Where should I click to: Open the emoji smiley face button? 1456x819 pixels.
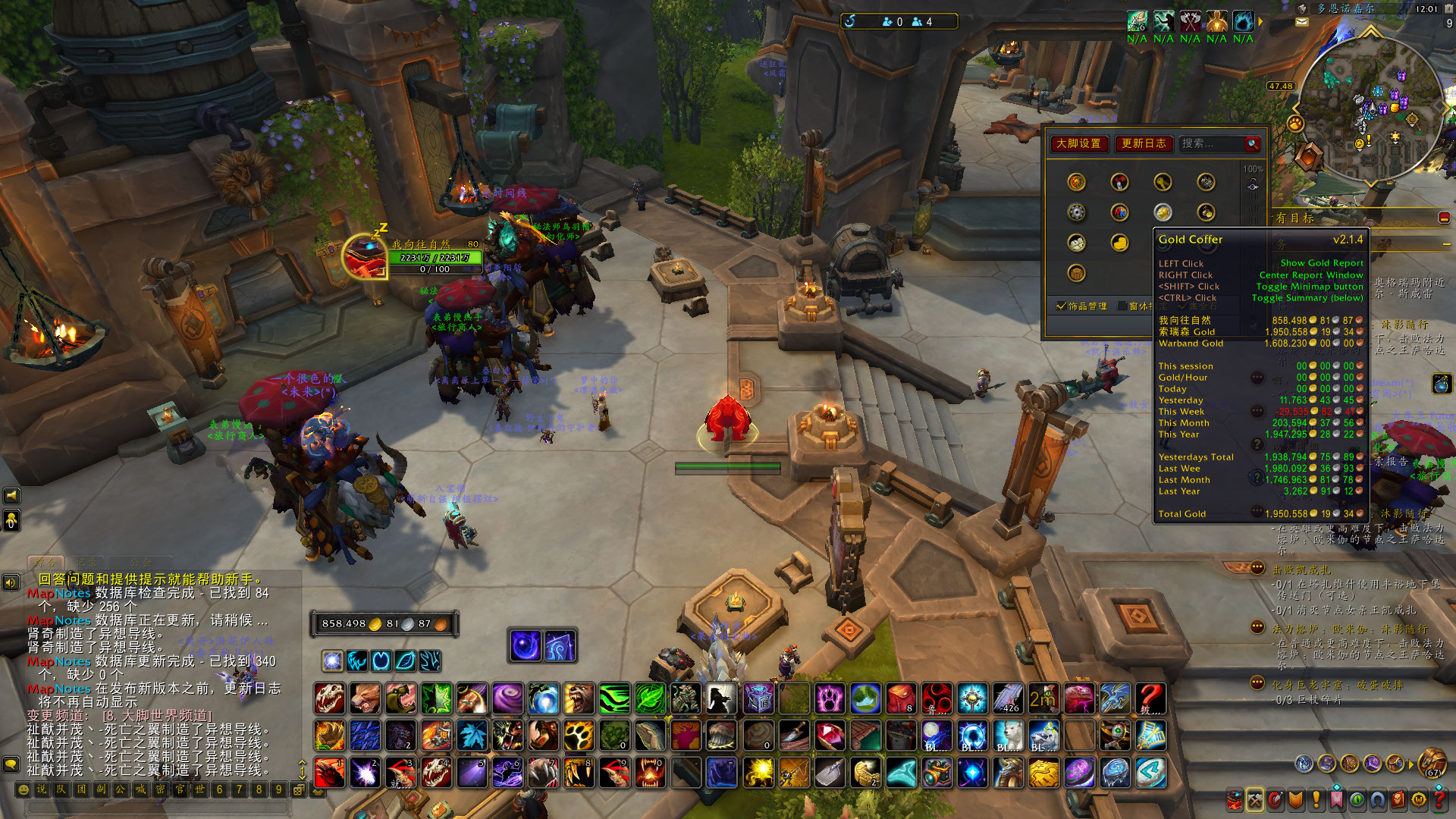(23, 789)
